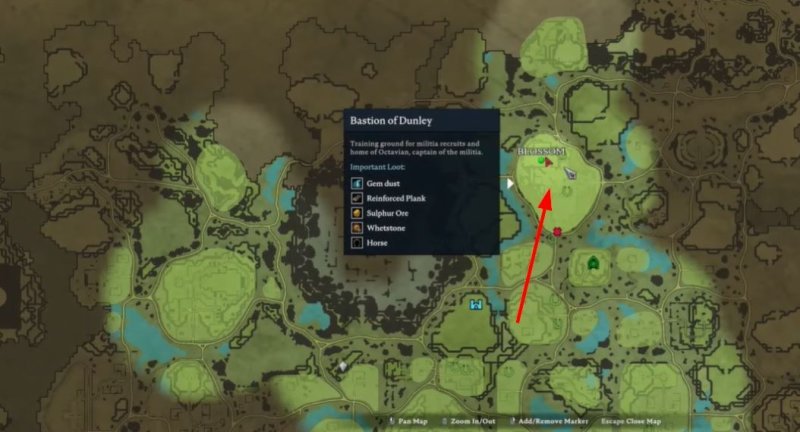Click the white Bastion of Dunley marker
Image resolution: width=800 pixels, height=432 pixels.
click(510, 183)
